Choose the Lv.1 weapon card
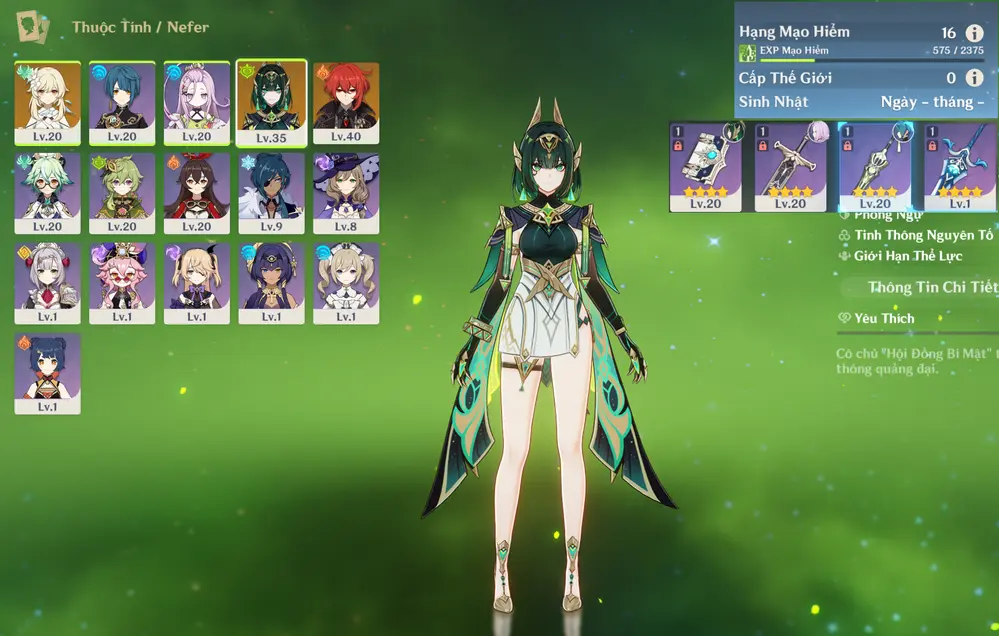Screen dimensions: 999x636 (x=959, y=167)
